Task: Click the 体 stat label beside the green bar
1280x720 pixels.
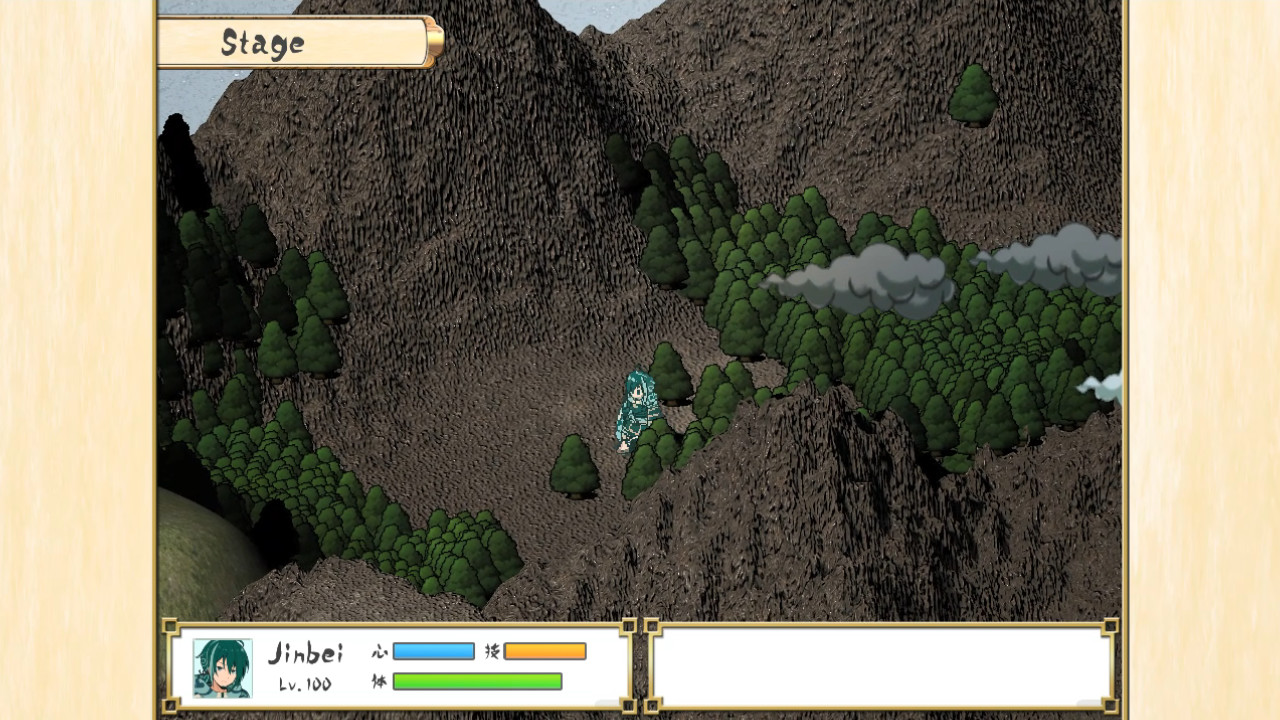Action: pos(381,680)
